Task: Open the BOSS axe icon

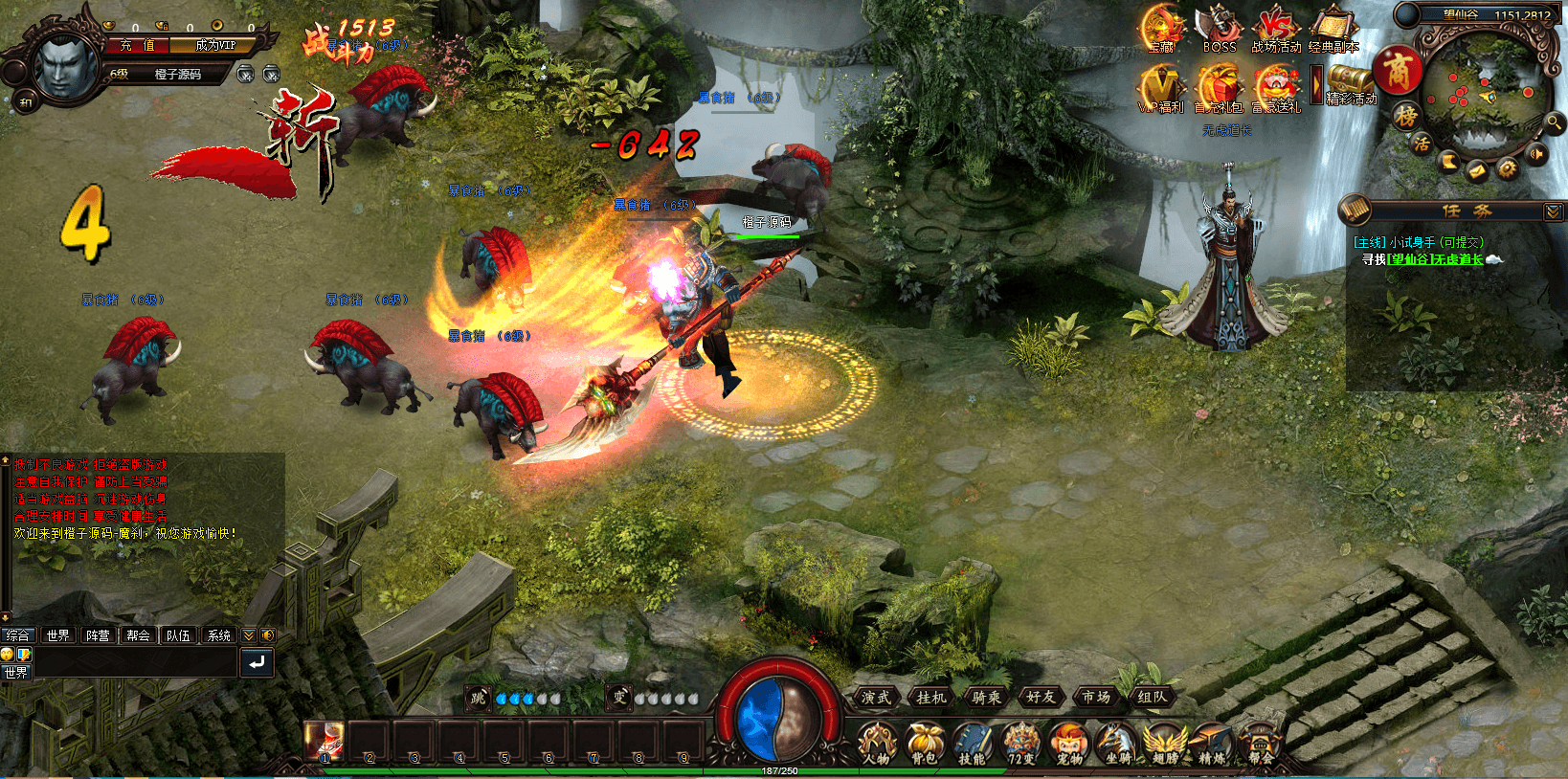Action: 1219,28
